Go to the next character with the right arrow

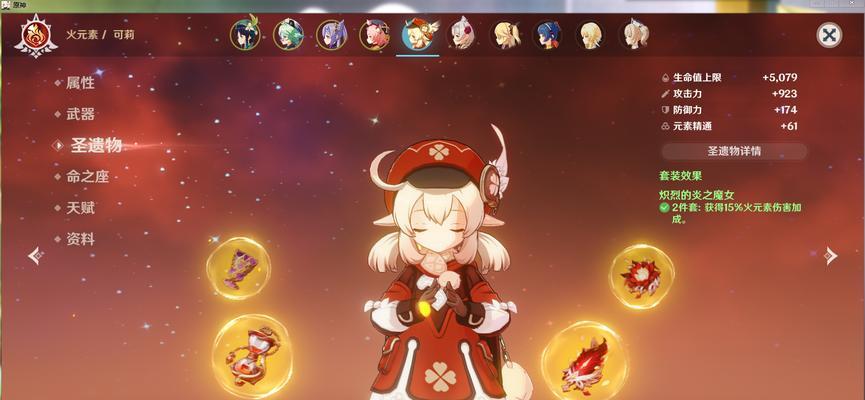[830, 256]
